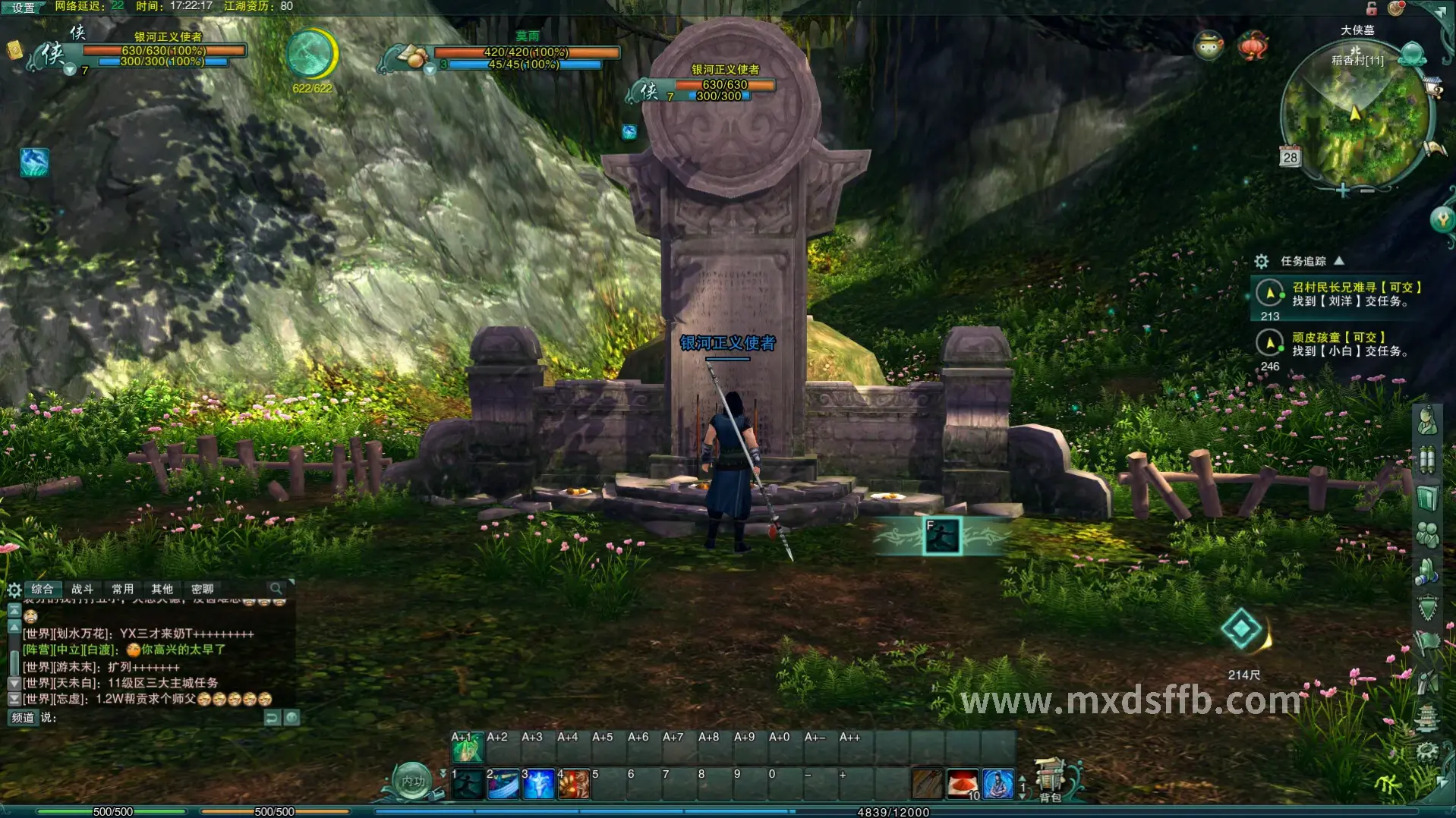
Task: Open the 常用 chat tab
Action: pyautogui.click(x=122, y=589)
